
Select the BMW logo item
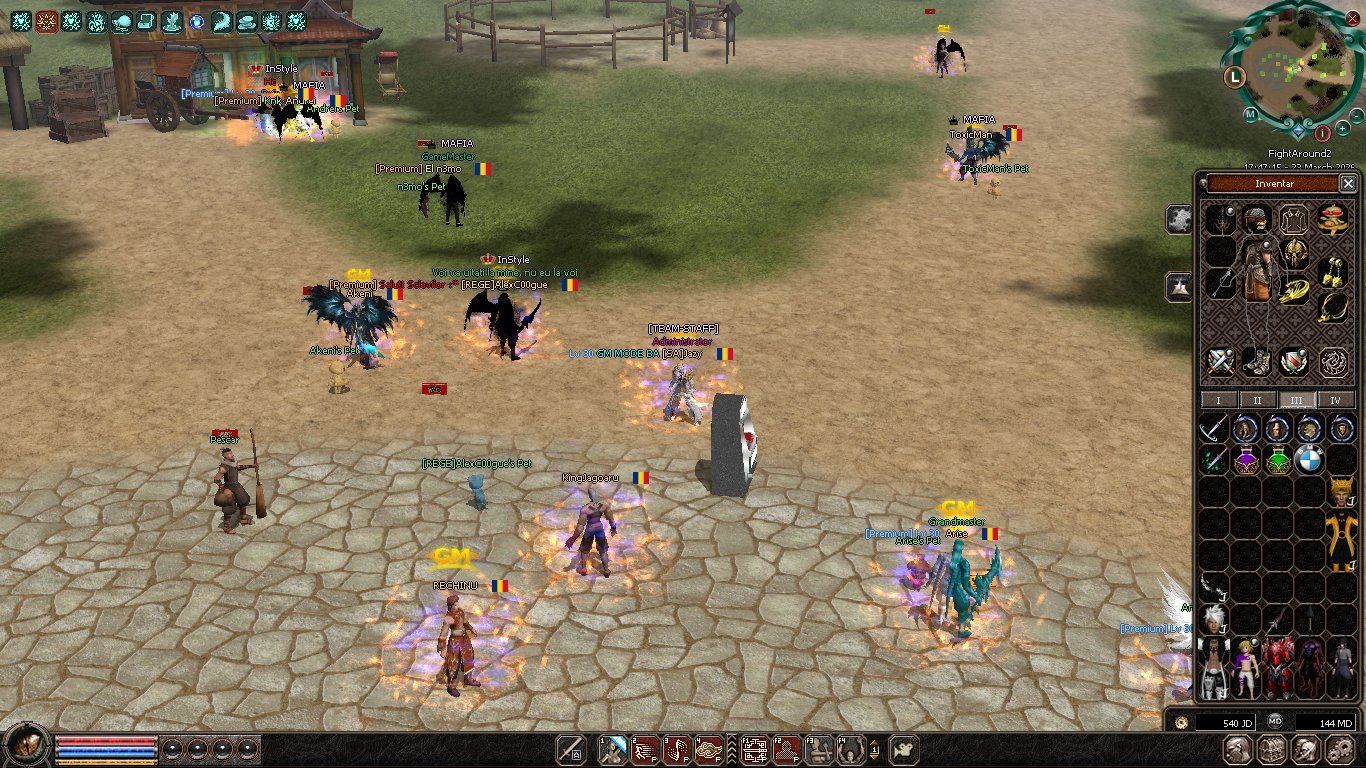click(x=1309, y=460)
